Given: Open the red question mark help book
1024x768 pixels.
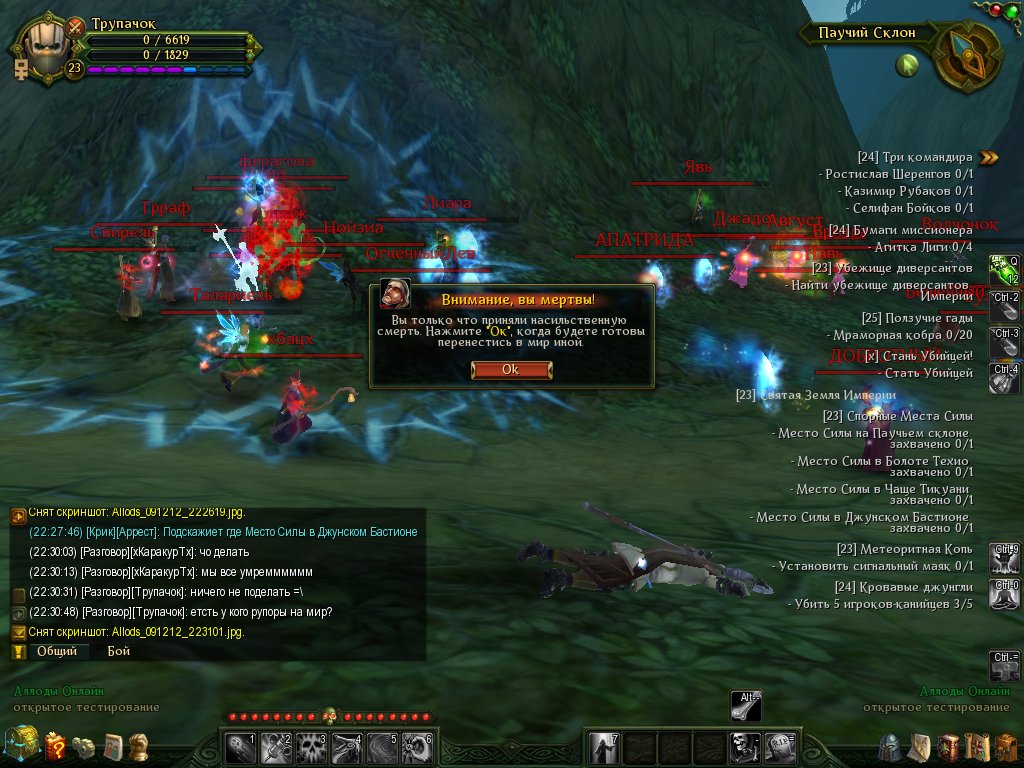Looking at the screenshot, I should click(57, 746).
